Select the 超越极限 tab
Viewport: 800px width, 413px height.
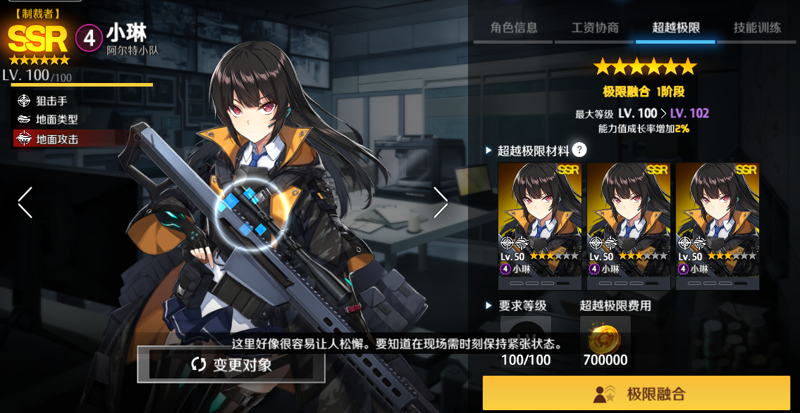click(675, 27)
